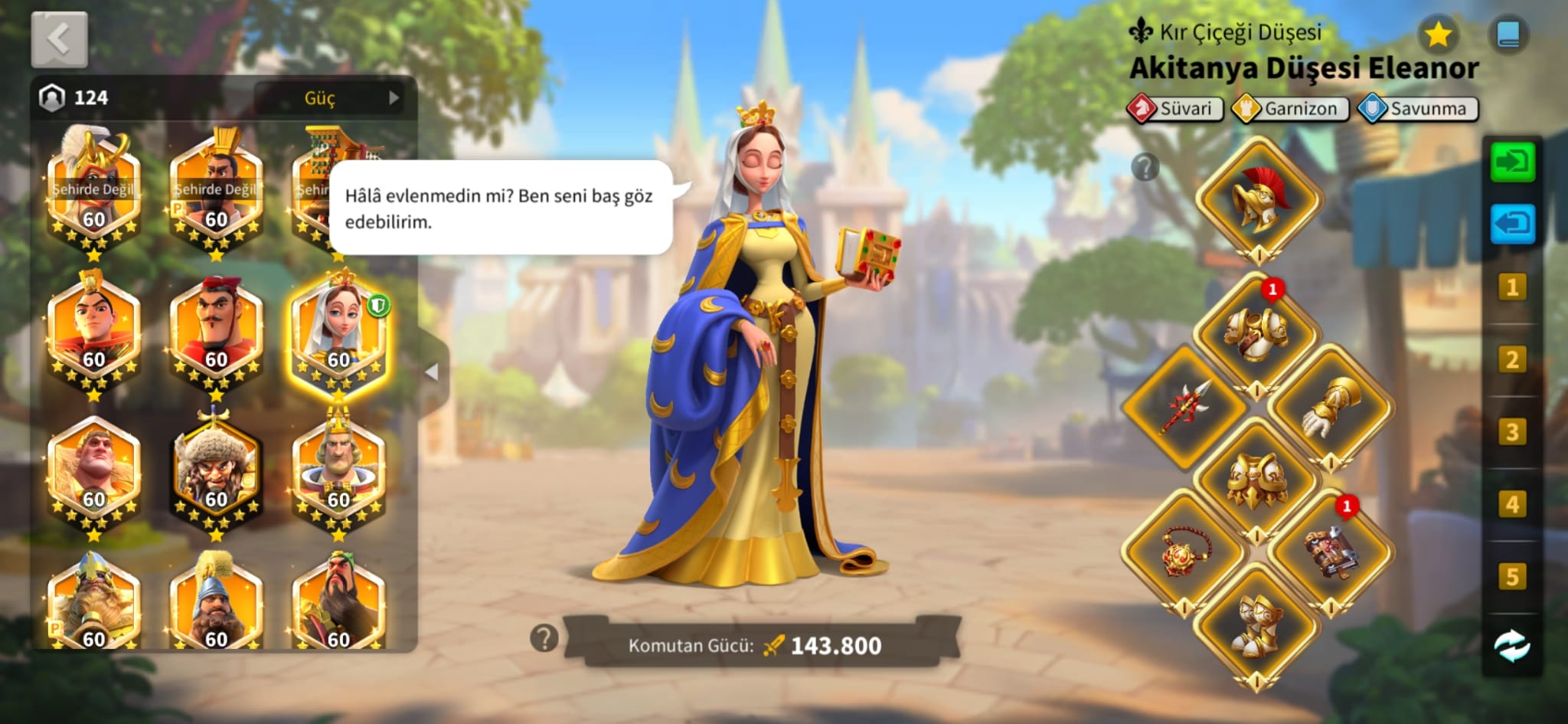Open the blue book icon
This screenshot has width=1568, height=724.
point(1508,34)
